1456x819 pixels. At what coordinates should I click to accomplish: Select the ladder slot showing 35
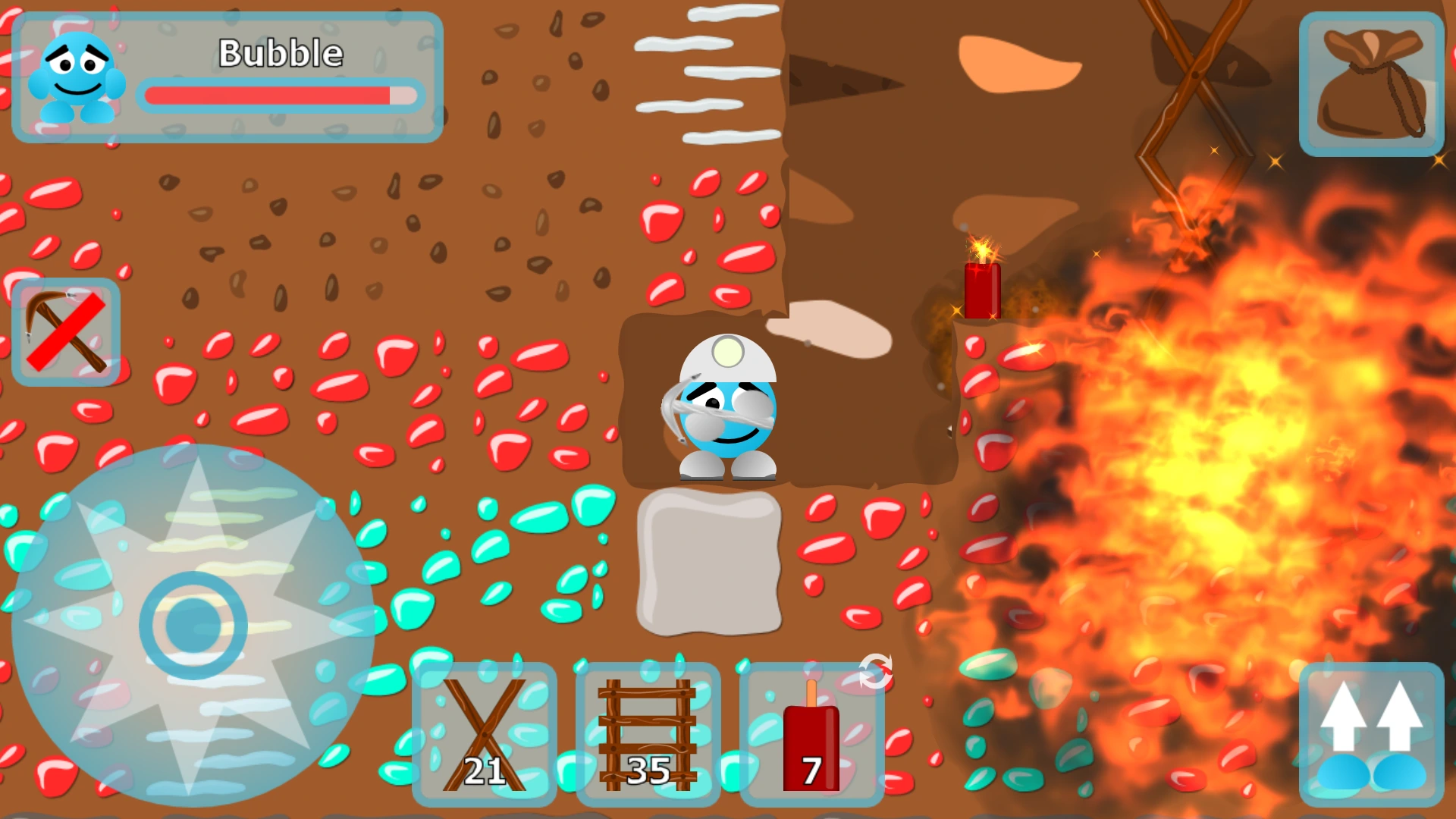pyautogui.click(x=648, y=732)
